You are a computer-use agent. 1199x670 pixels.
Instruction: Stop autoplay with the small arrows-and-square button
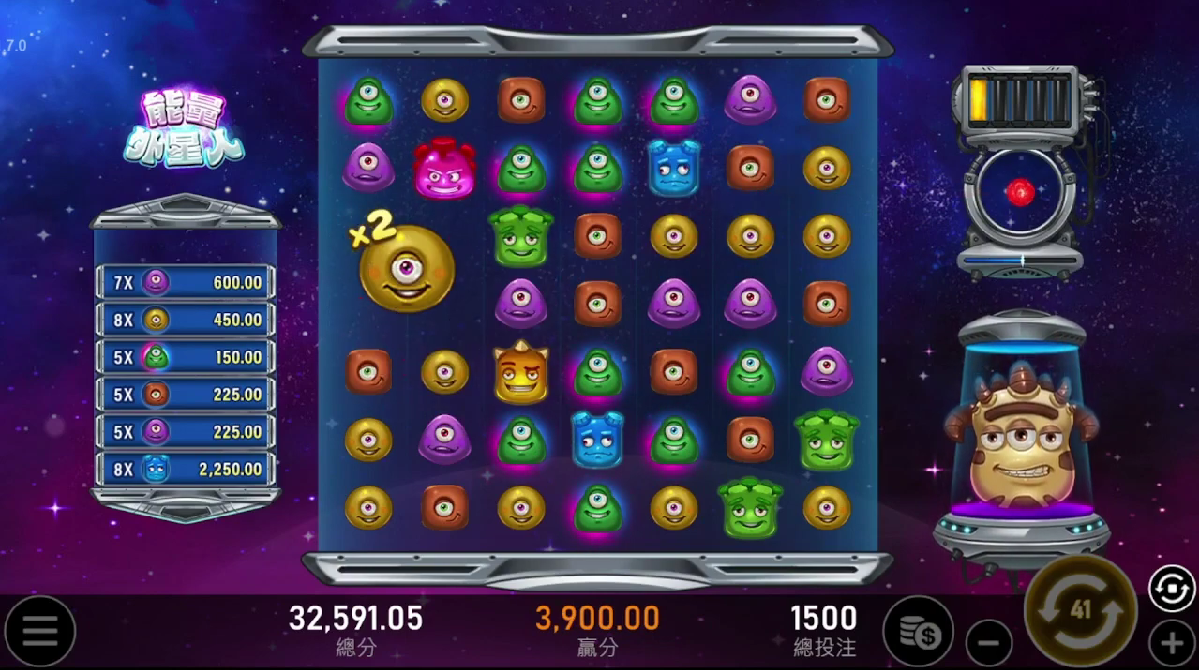pyautogui.click(x=1171, y=588)
